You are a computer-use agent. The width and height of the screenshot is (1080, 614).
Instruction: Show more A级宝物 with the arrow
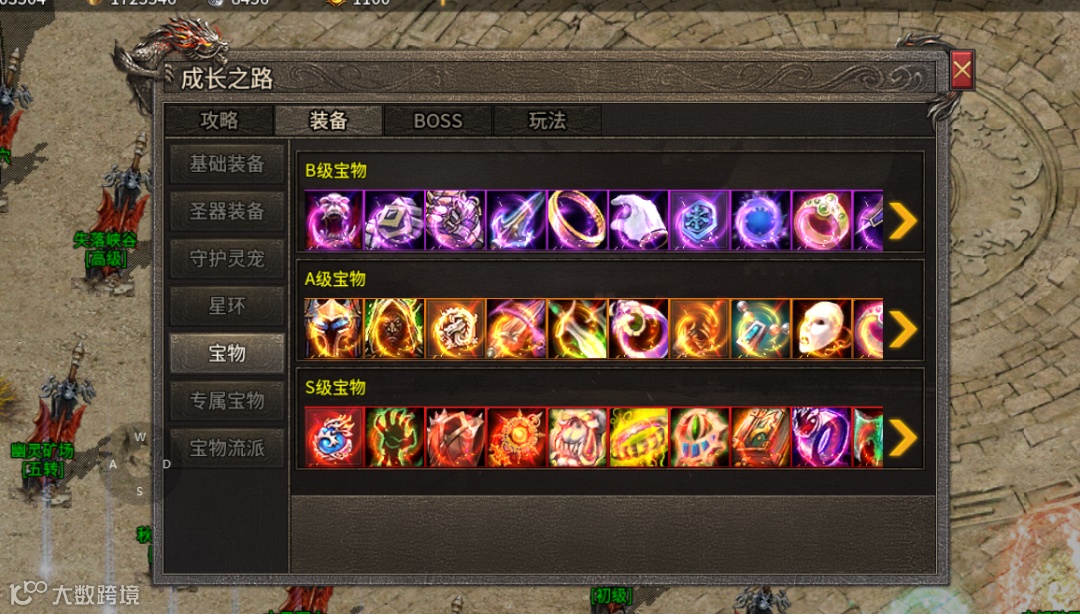pos(902,329)
